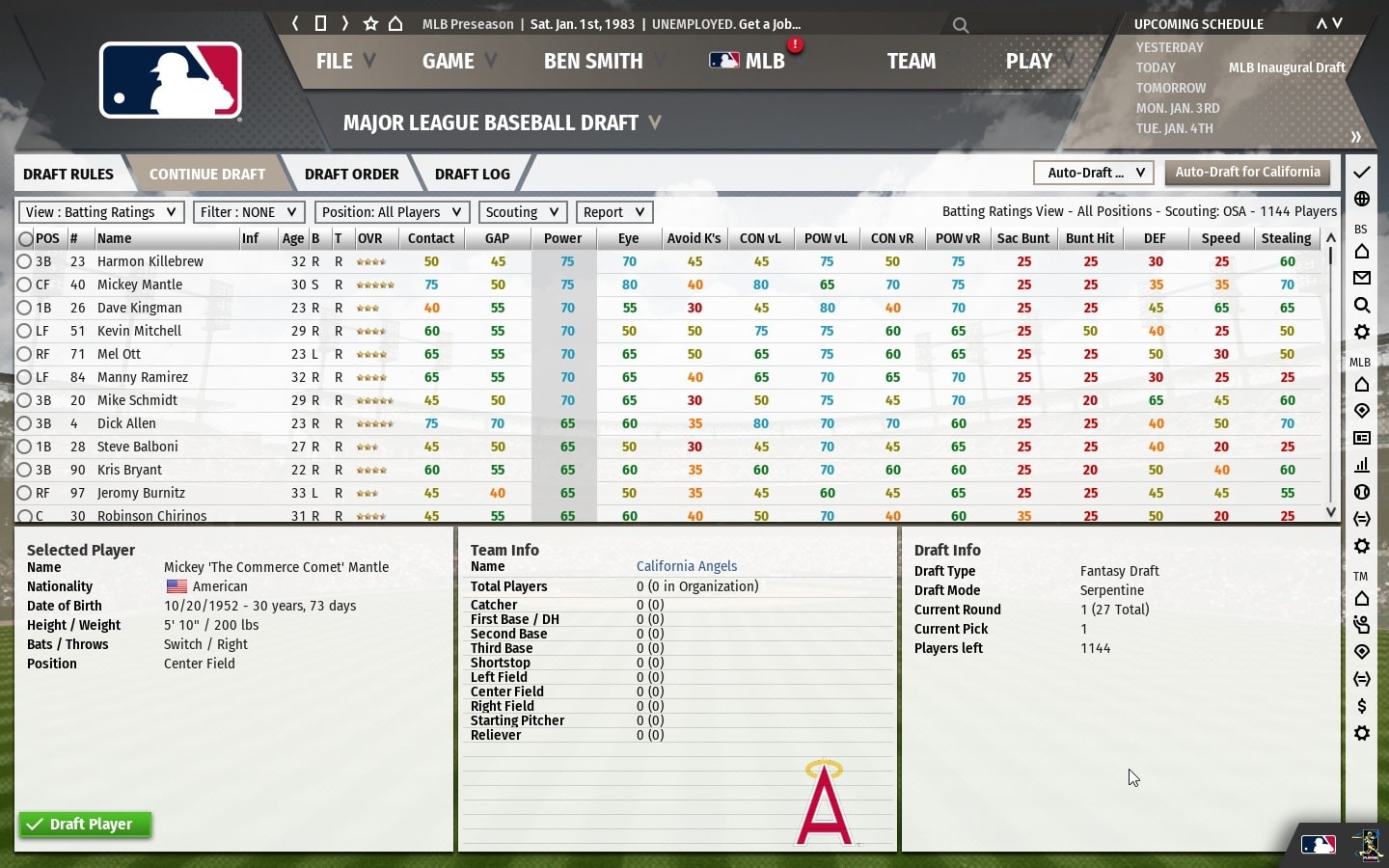Select the radio button next to Mickey Mantle
The height and width of the screenshot is (868, 1389).
coord(25,284)
